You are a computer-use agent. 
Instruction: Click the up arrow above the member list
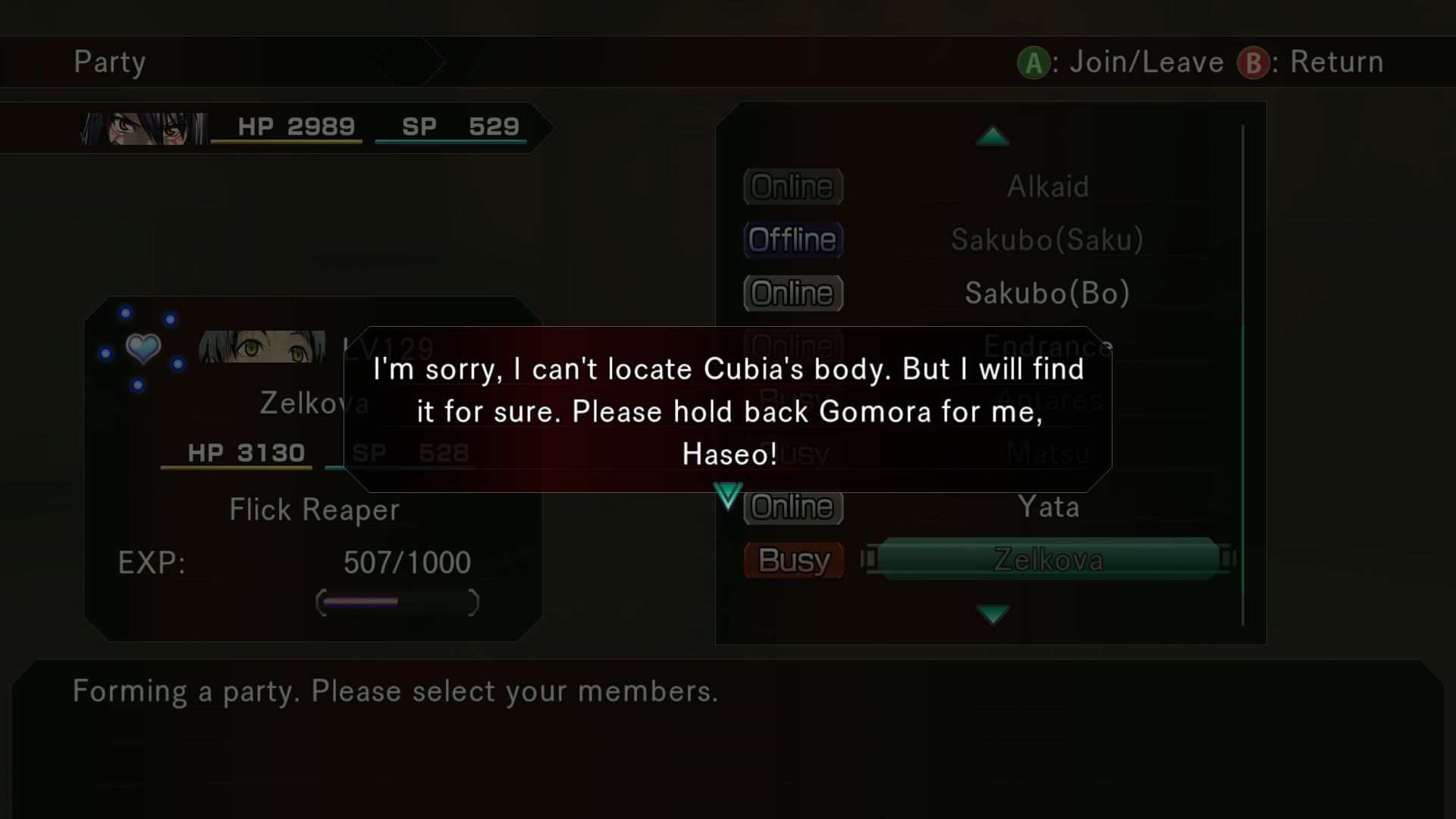click(x=993, y=136)
